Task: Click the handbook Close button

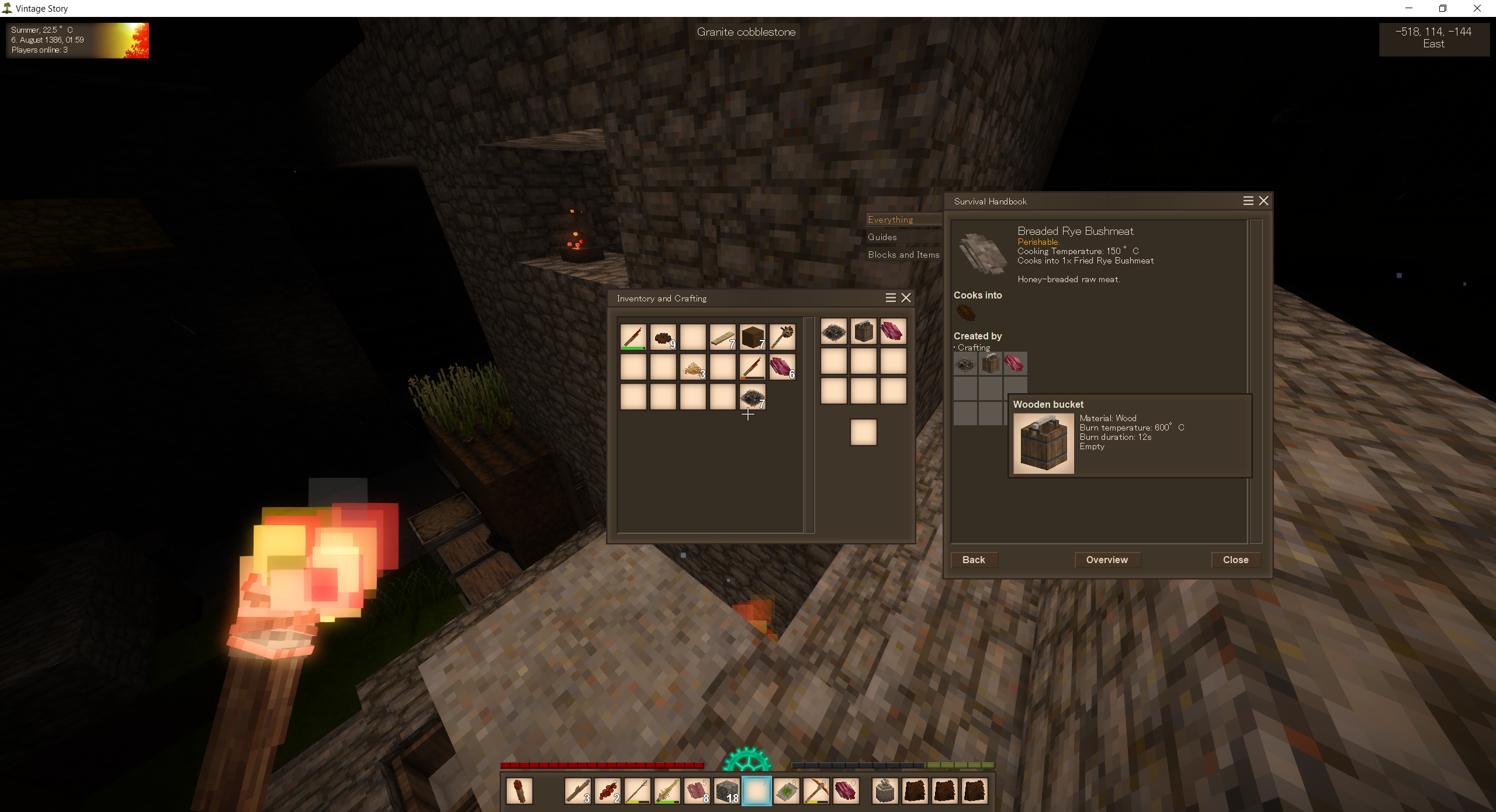Action: click(x=1235, y=560)
